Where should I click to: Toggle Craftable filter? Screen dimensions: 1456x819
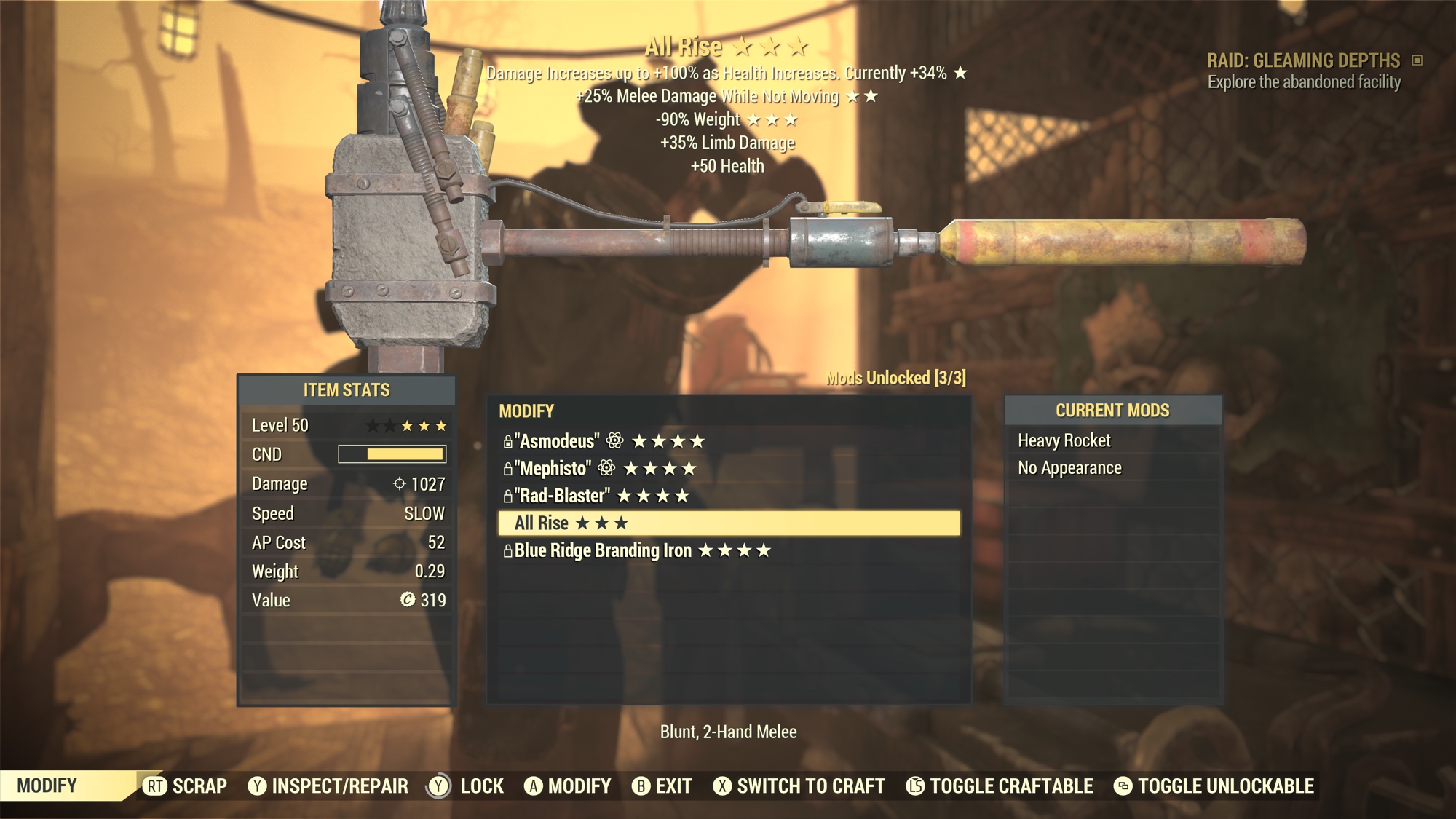[1000, 786]
